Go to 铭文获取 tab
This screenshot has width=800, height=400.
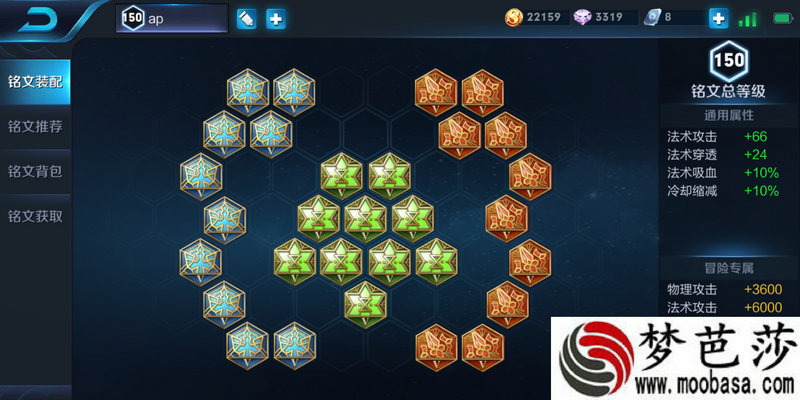click(x=35, y=216)
